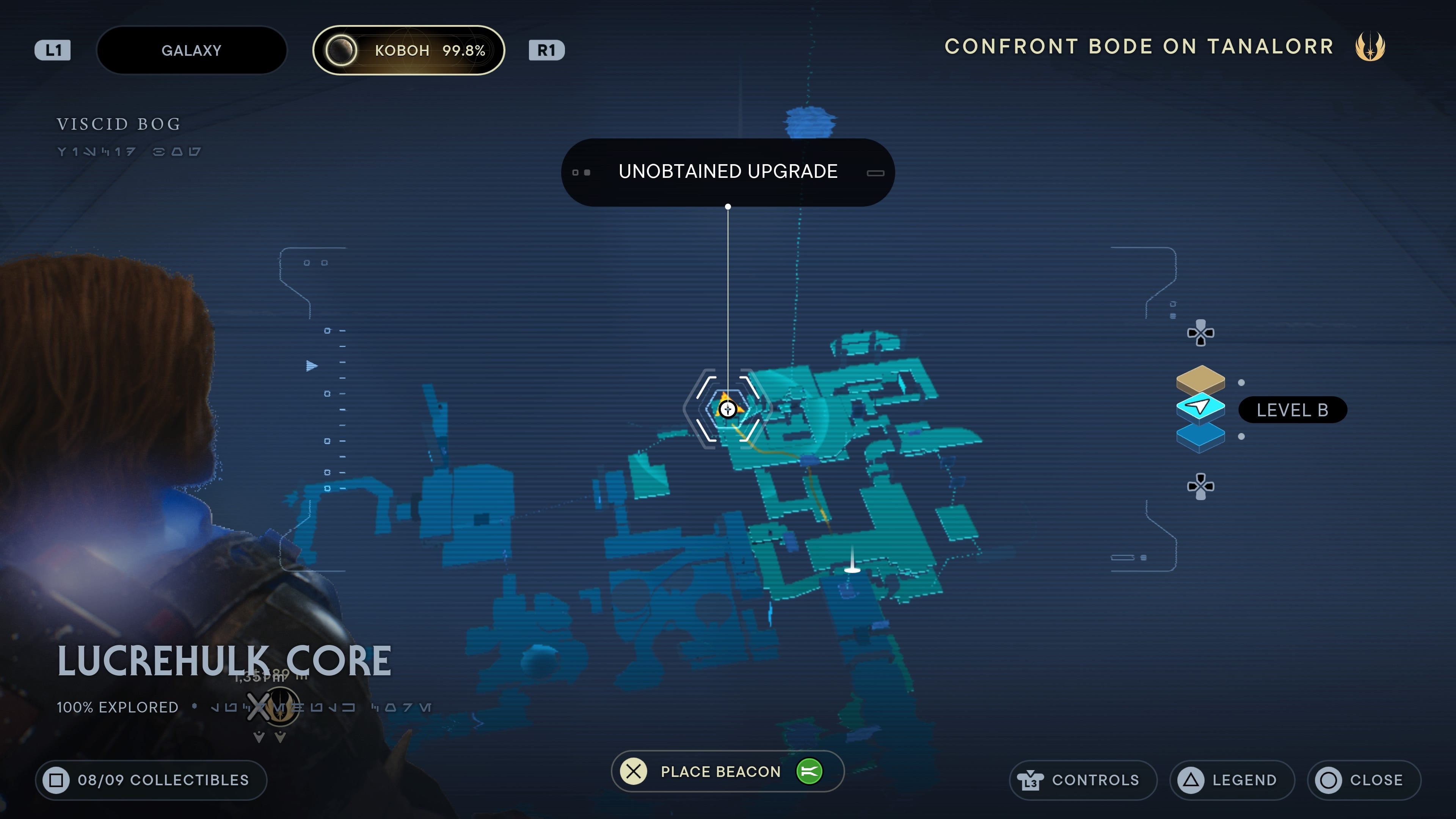
Task: Open the Galaxy view tab
Action: (191, 50)
